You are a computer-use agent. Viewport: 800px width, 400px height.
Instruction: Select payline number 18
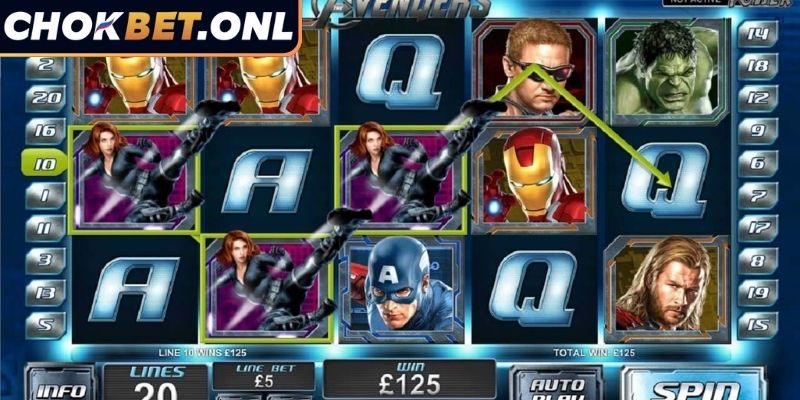pyautogui.click(x=757, y=67)
